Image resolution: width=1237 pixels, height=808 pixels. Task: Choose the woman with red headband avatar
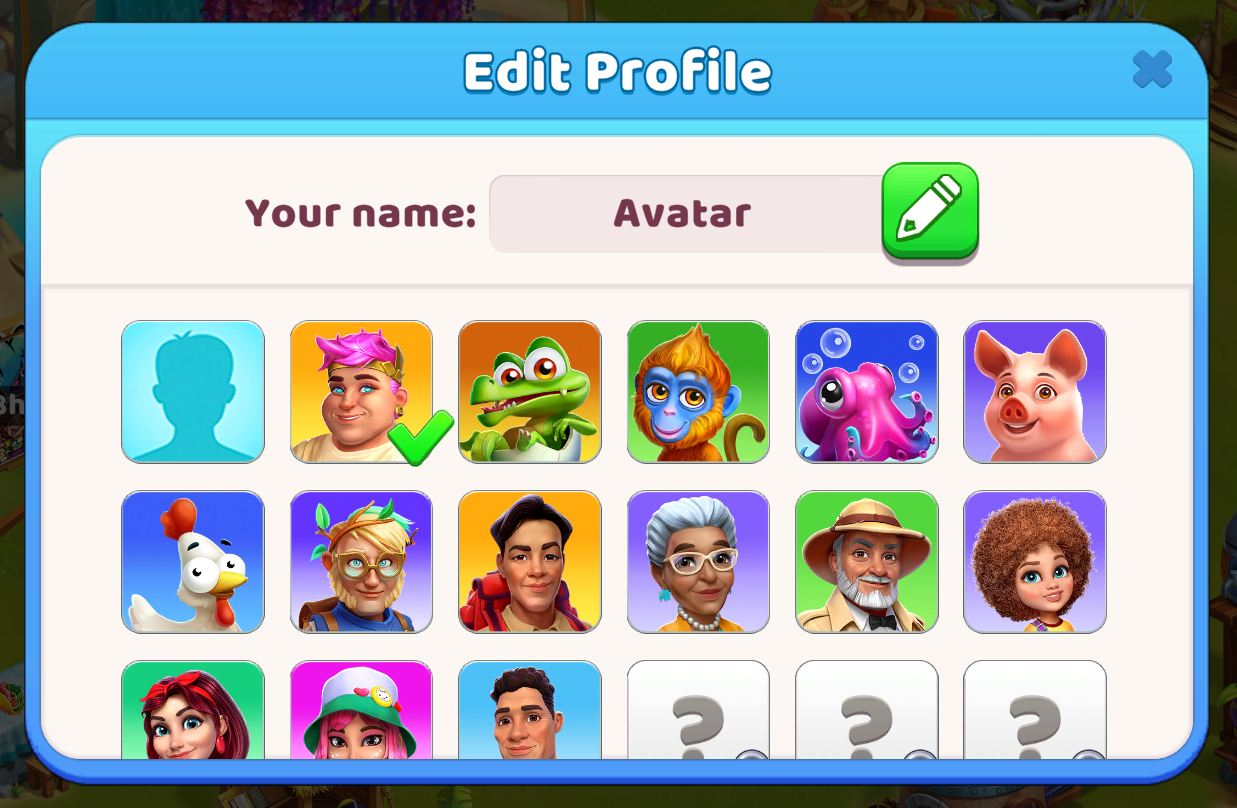[193, 710]
